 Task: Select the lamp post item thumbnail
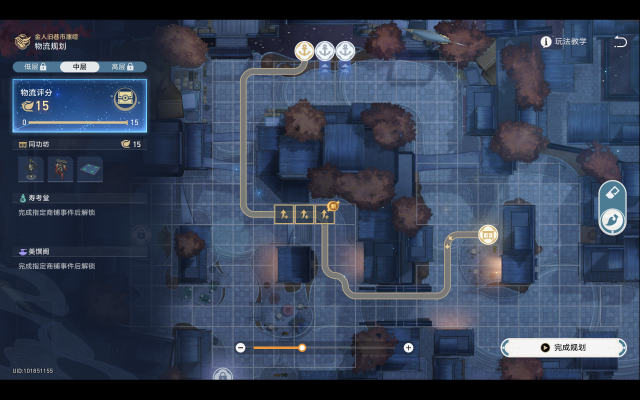[33, 168]
